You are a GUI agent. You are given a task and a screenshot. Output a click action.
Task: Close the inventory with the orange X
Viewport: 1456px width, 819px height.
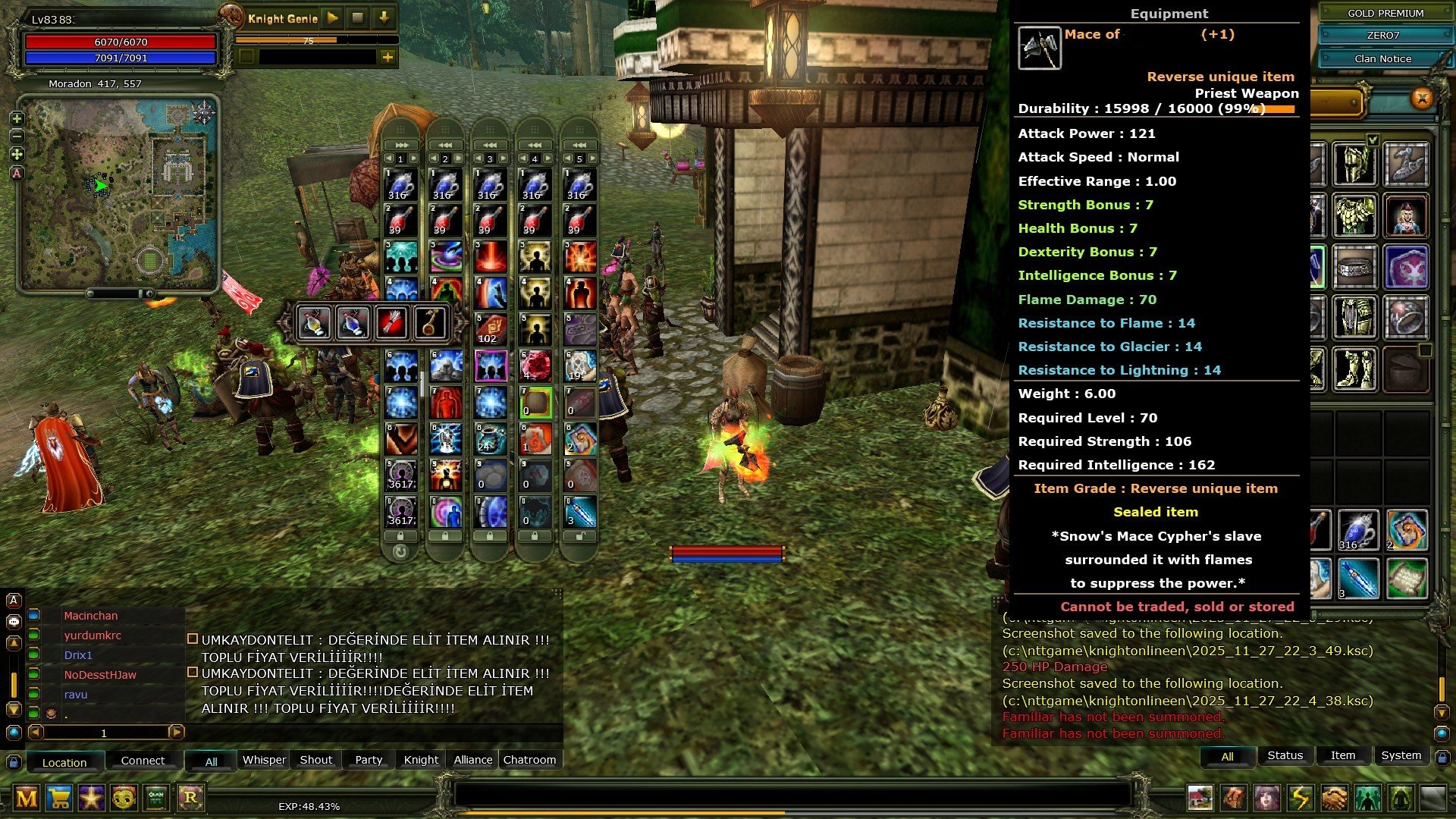1422,98
